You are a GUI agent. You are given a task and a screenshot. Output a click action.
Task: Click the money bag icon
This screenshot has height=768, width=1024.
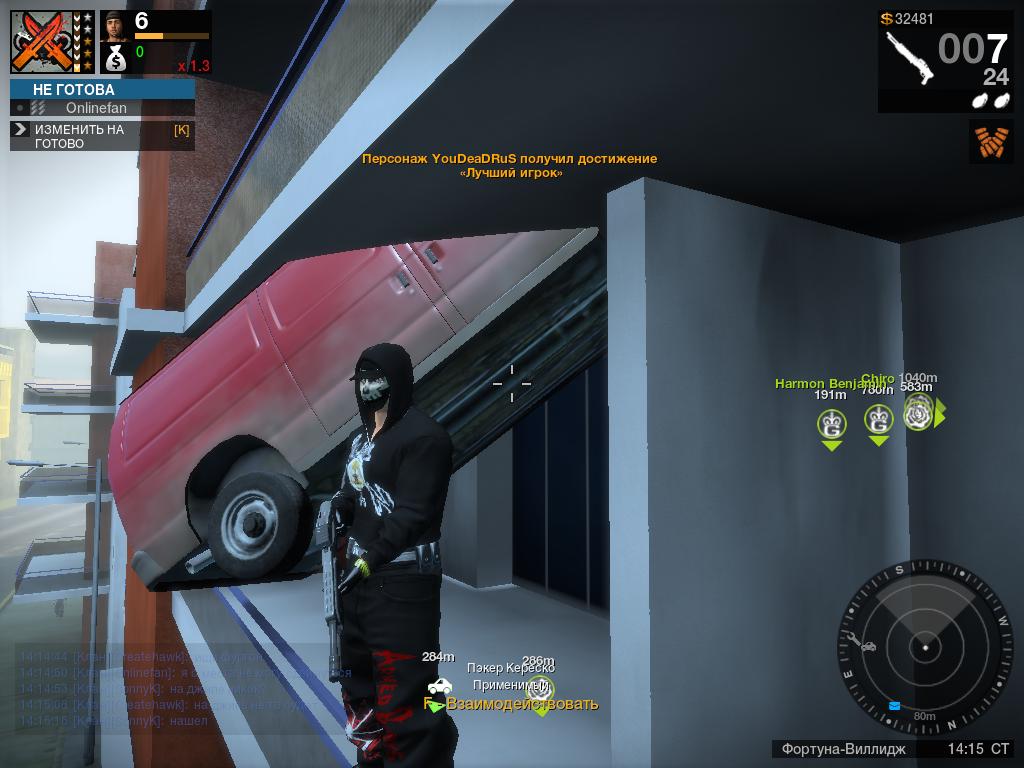tap(115, 58)
